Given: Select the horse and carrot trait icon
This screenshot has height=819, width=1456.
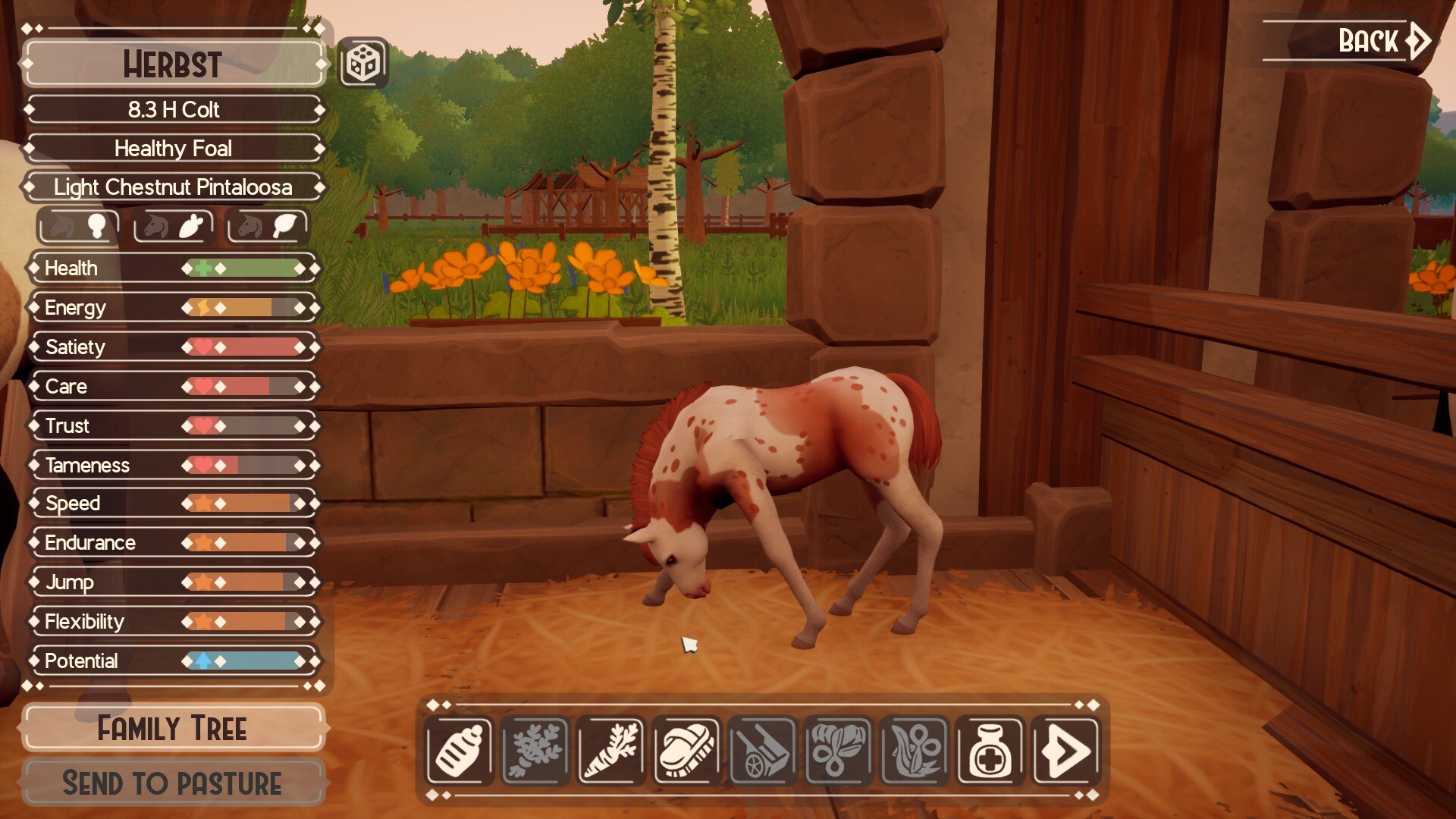Looking at the screenshot, I should click(x=173, y=226).
